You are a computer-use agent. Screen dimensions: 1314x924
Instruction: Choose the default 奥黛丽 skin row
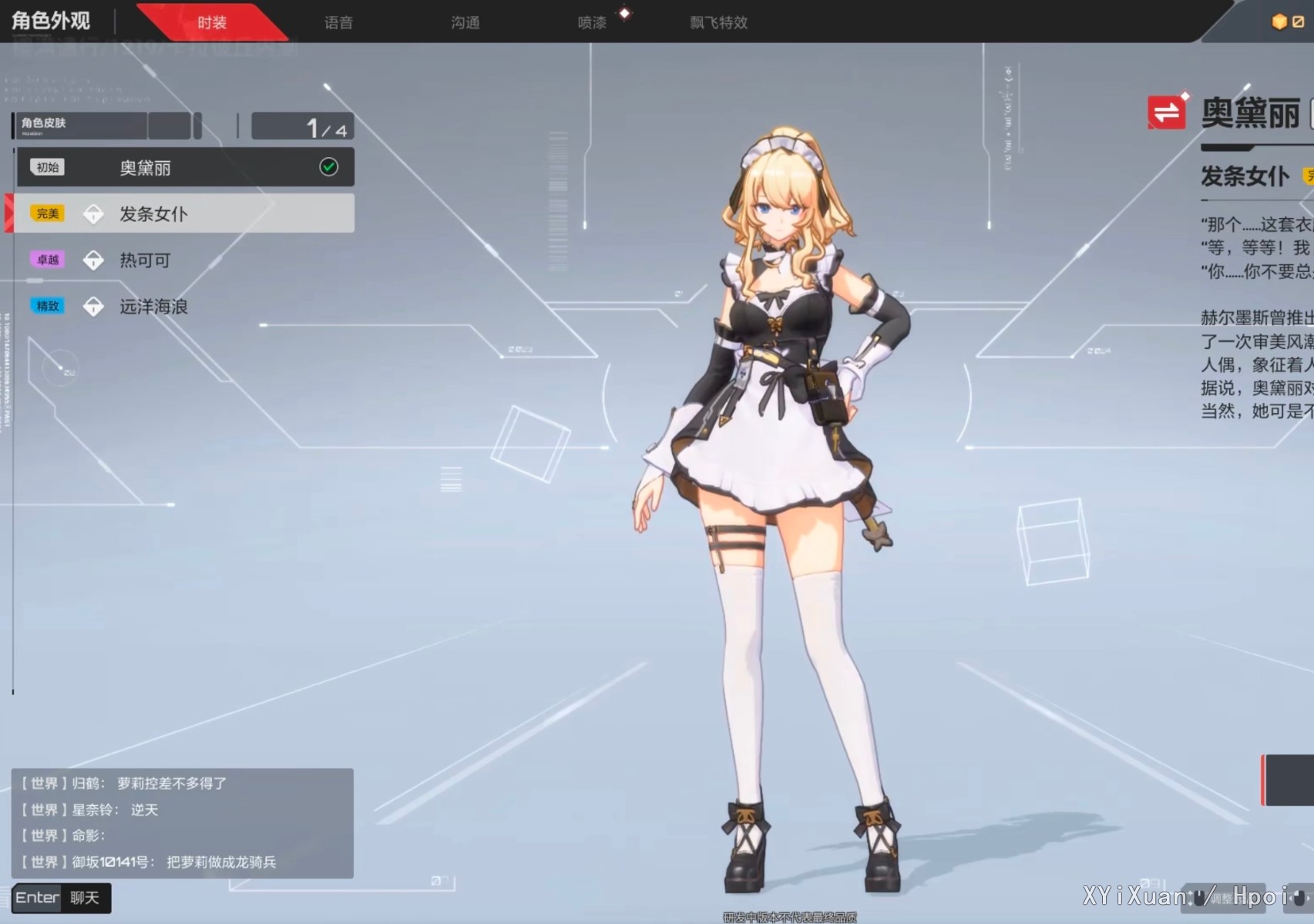pyautogui.click(x=185, y=167)
